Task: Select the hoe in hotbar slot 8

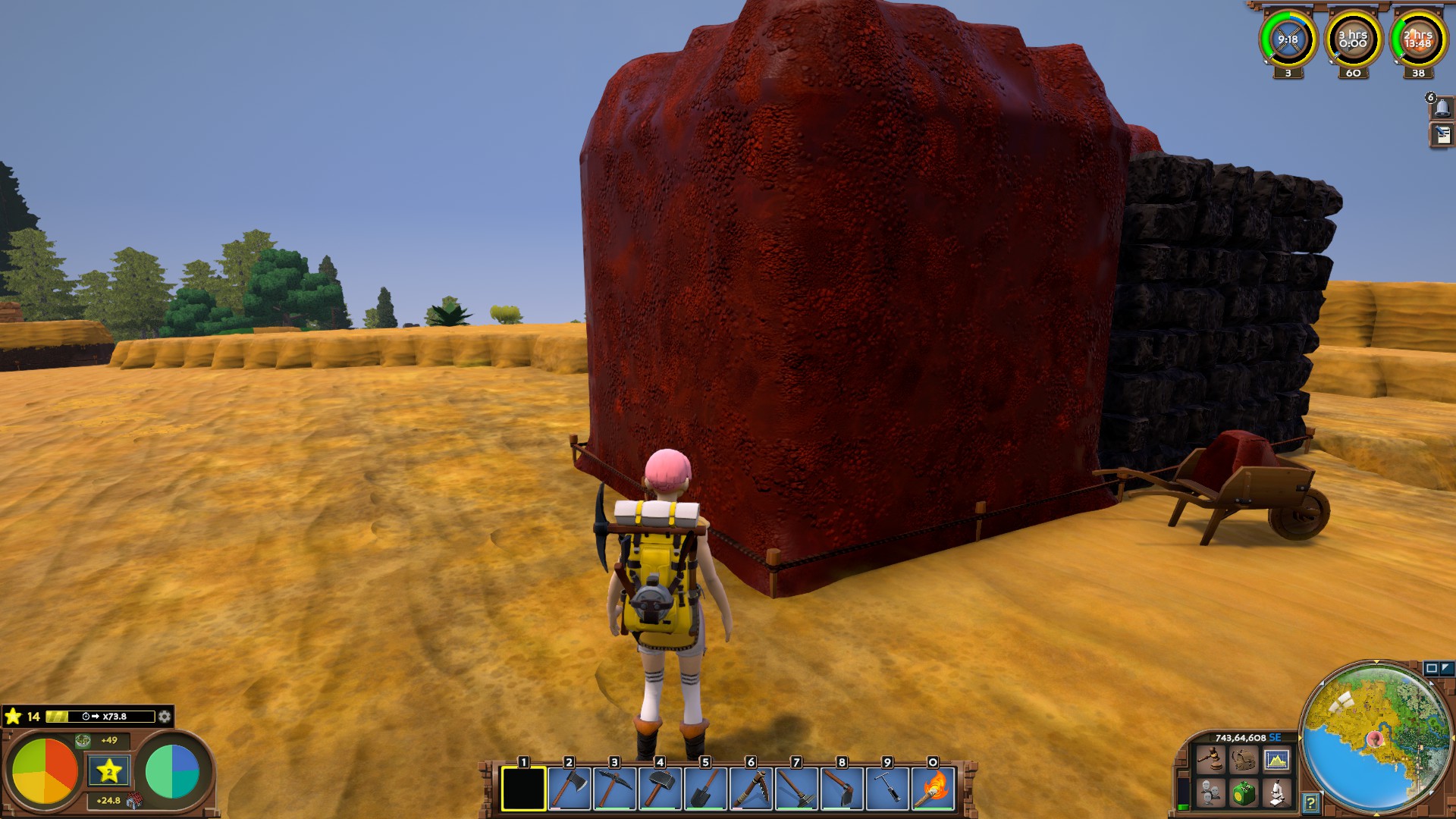Action: click(842, 789)
